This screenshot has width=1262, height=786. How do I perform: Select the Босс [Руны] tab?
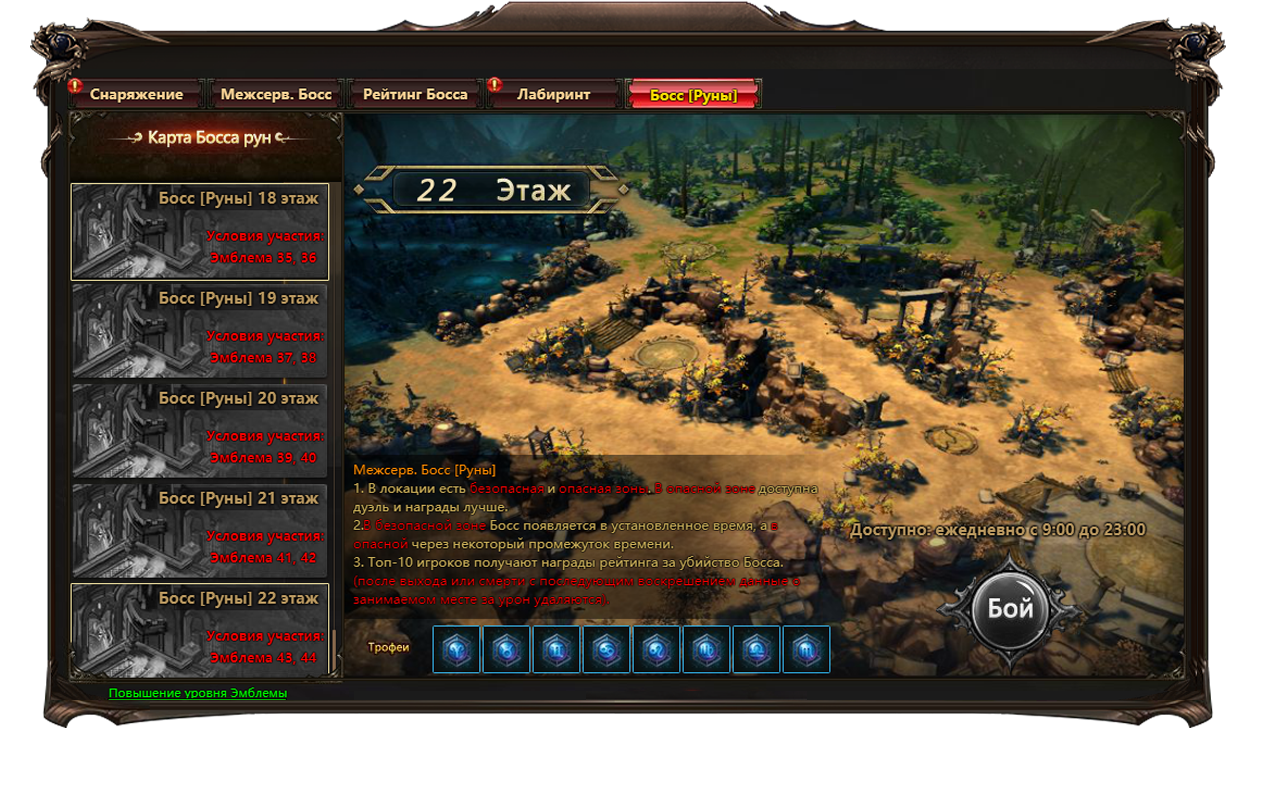(693, 95)
